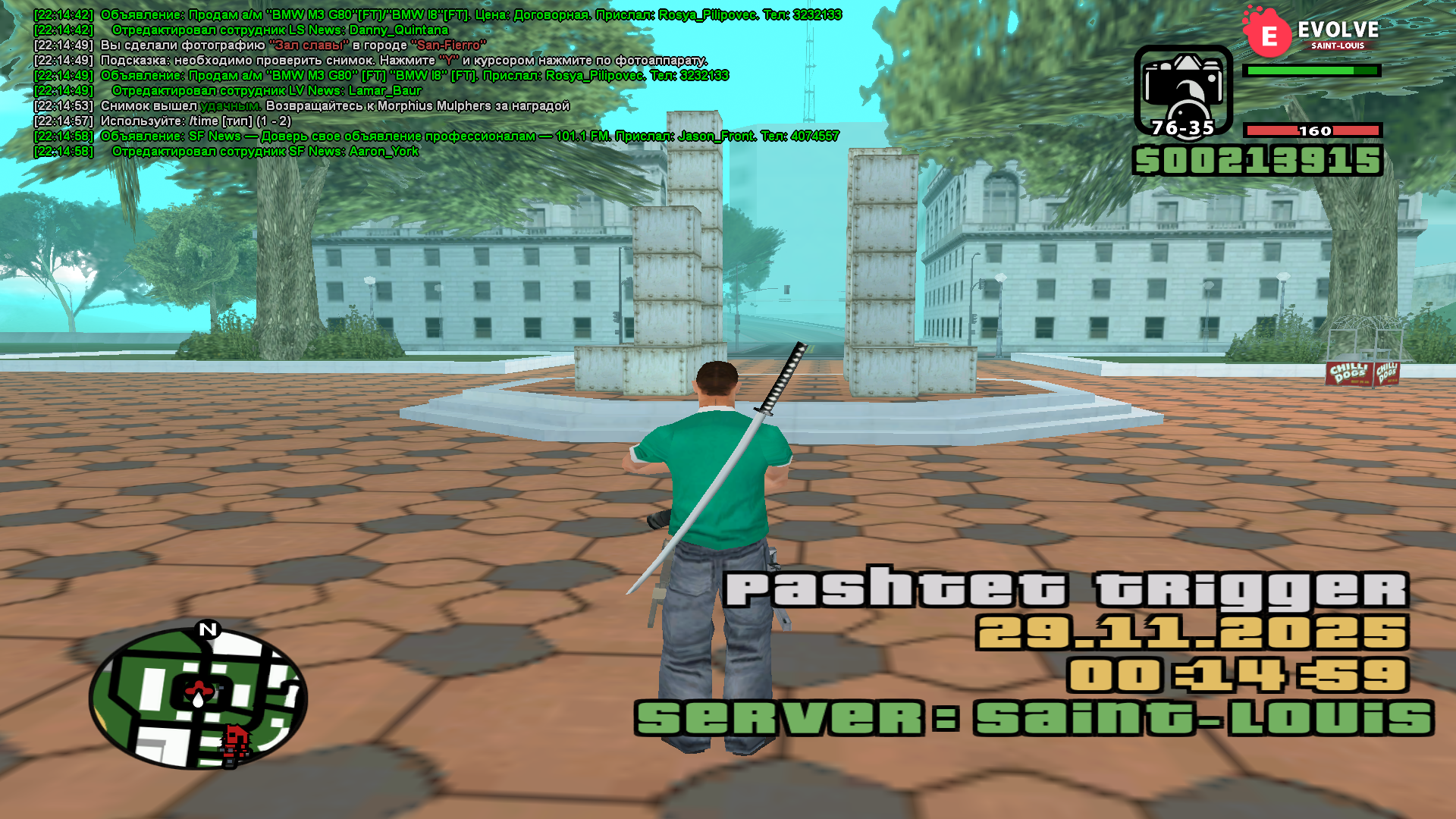Click the Evolve Saint-Louis server logo
The width and height of the screenshot is (1456, 819).
point(1311,33)
